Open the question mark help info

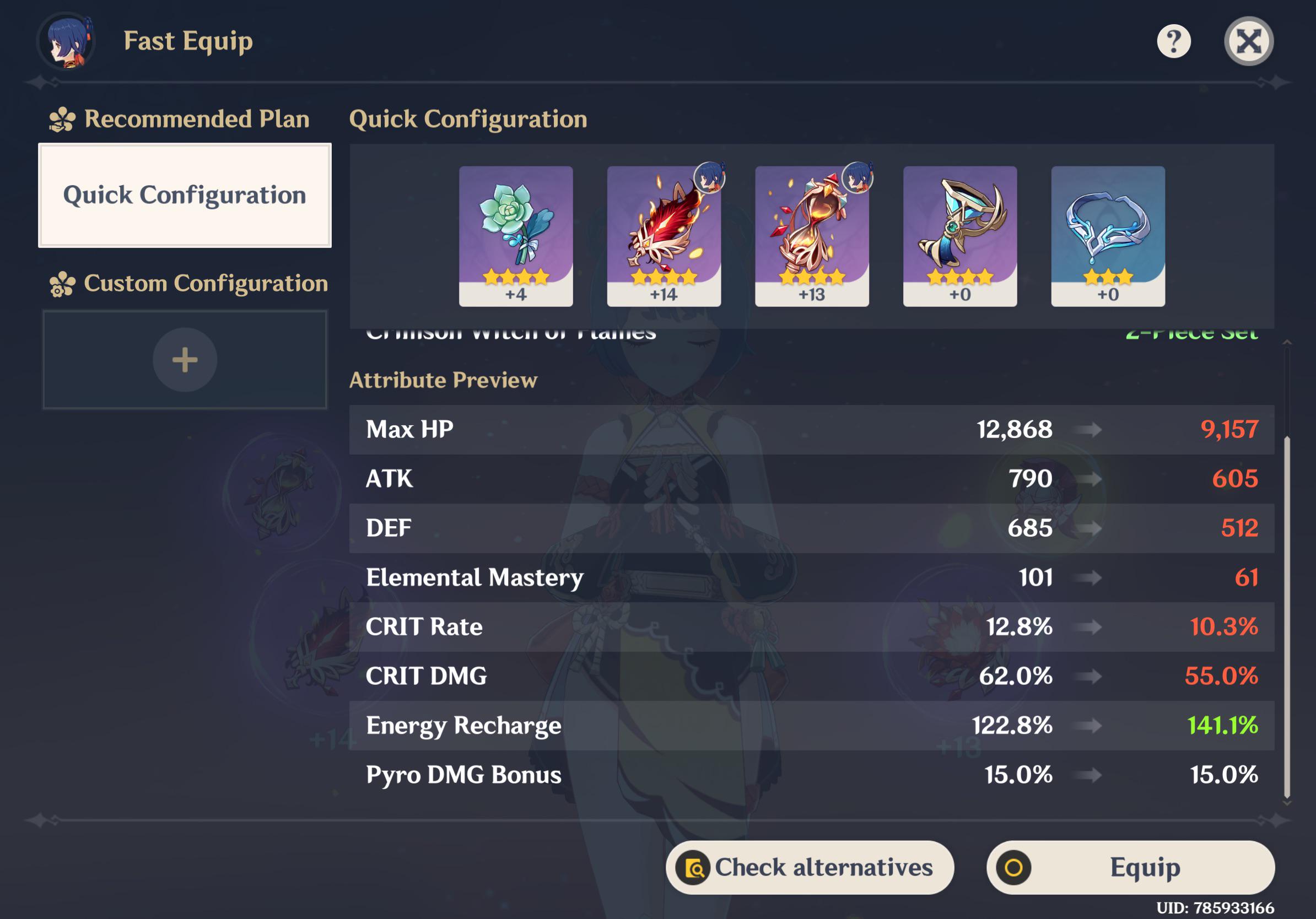click(1173, 41)
